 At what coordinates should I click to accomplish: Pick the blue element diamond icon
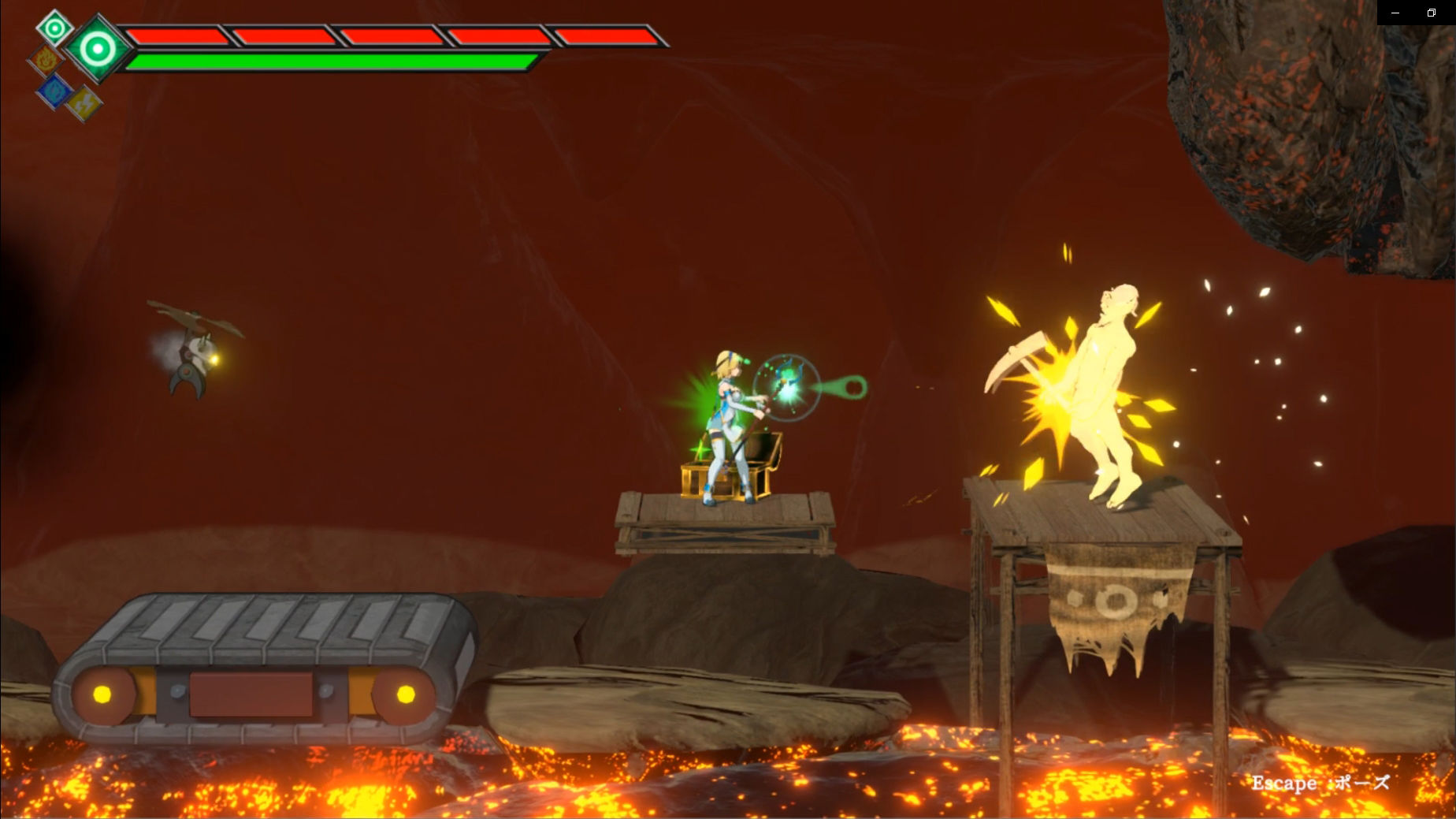point(54,90)
